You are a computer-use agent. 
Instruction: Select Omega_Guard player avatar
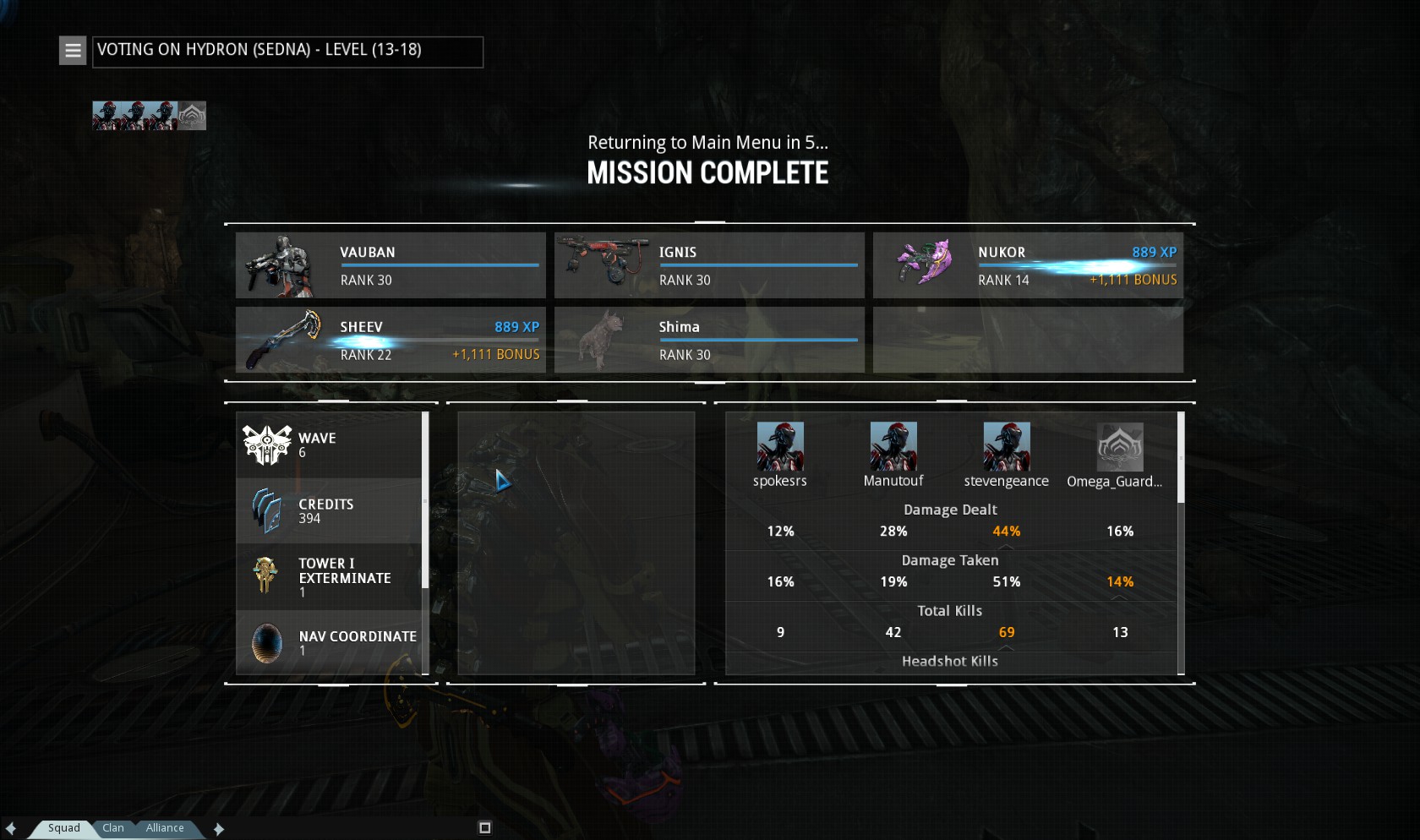point(1120,447)
